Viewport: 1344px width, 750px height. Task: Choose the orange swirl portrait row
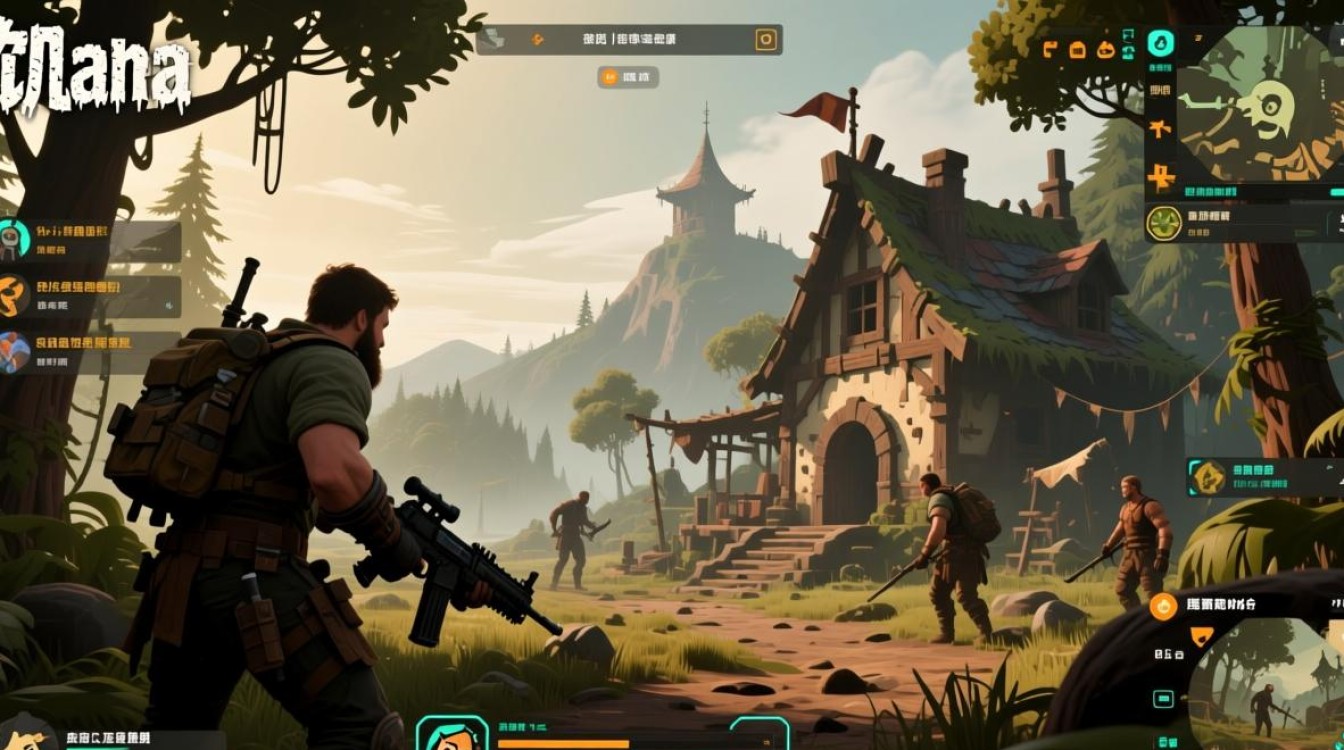coord(13,296)
